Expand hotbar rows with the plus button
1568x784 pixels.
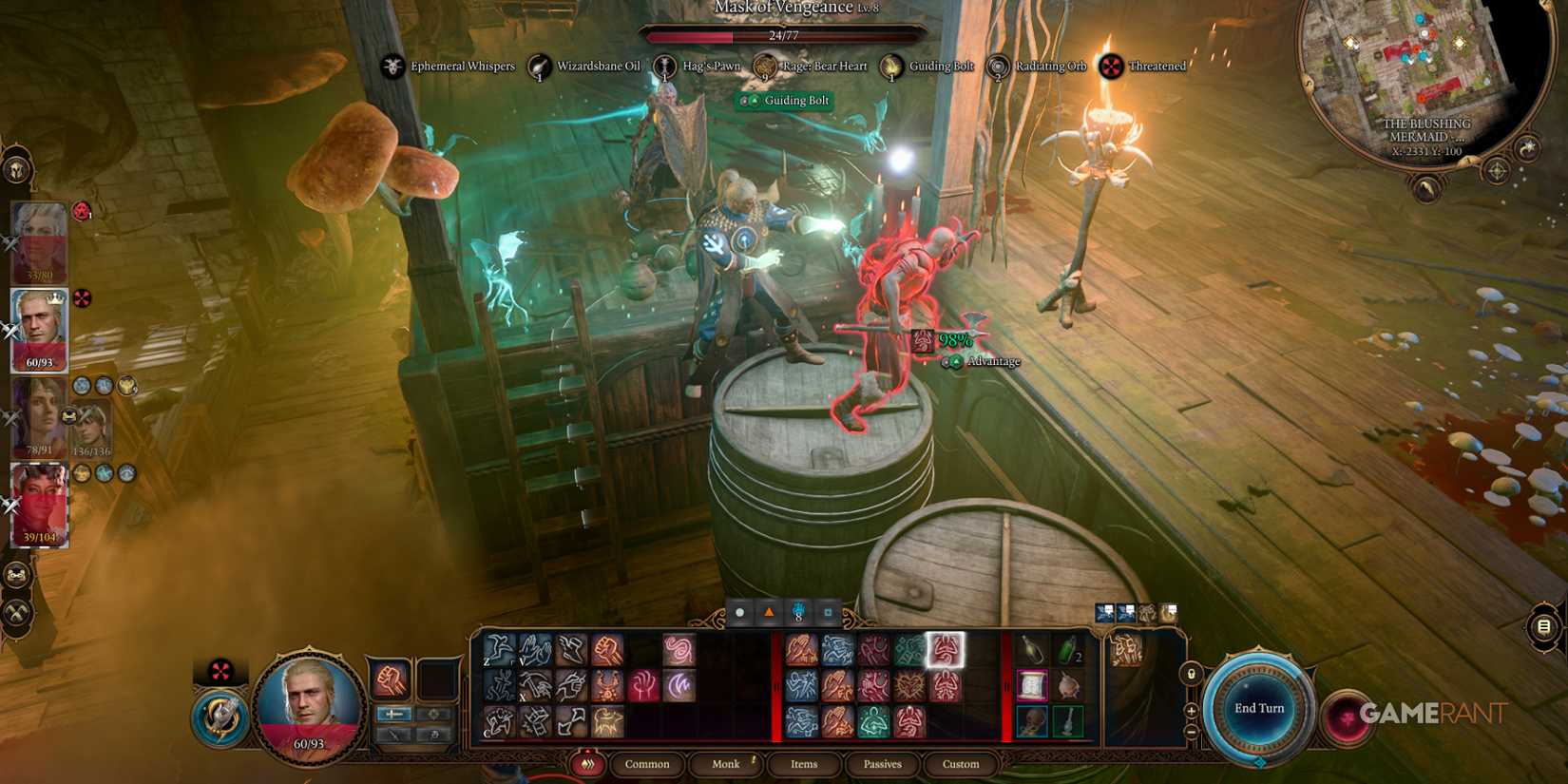(1191, 711)
